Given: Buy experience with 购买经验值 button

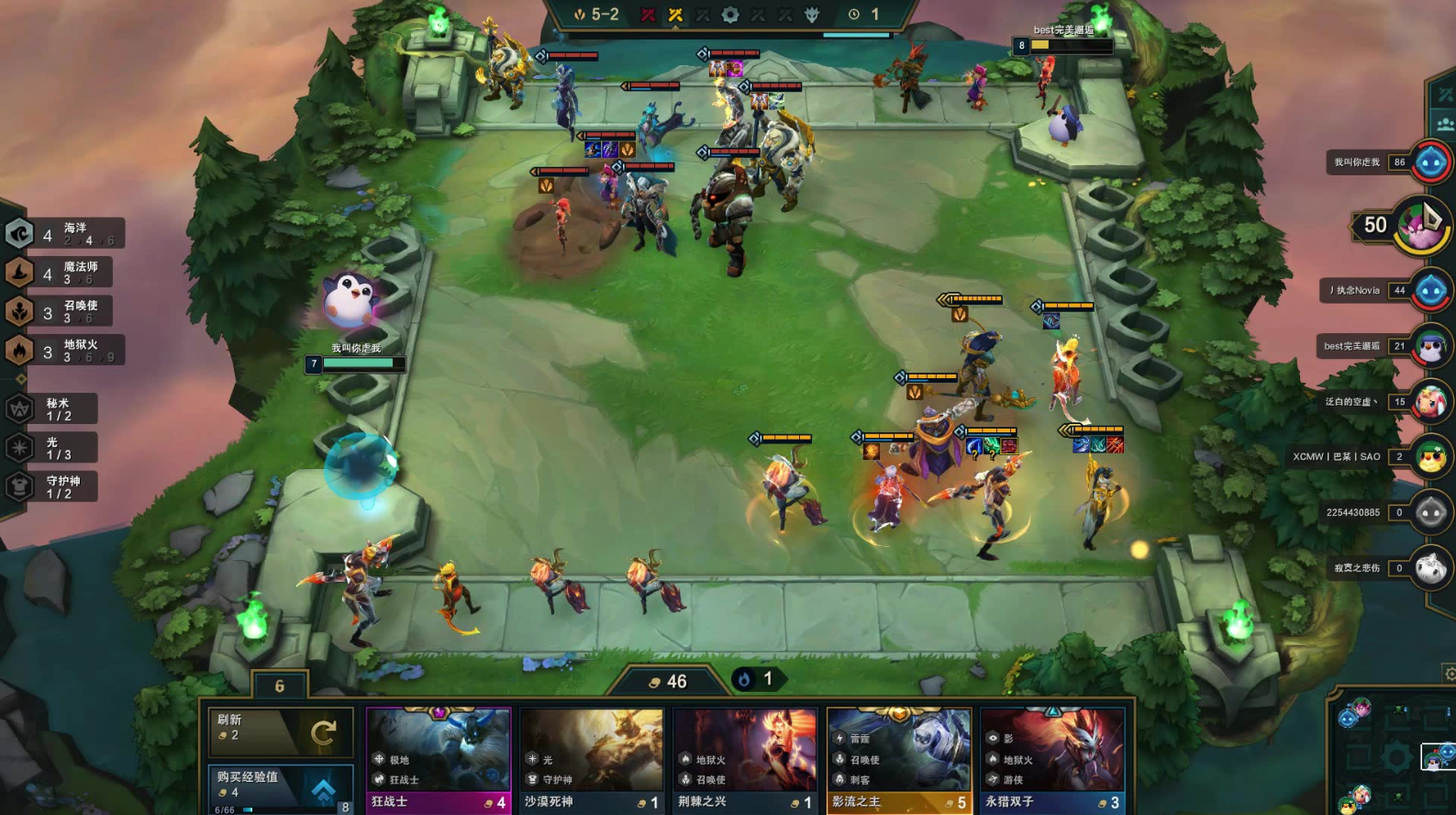Looking at the screenshot, I should coord(280,787).
